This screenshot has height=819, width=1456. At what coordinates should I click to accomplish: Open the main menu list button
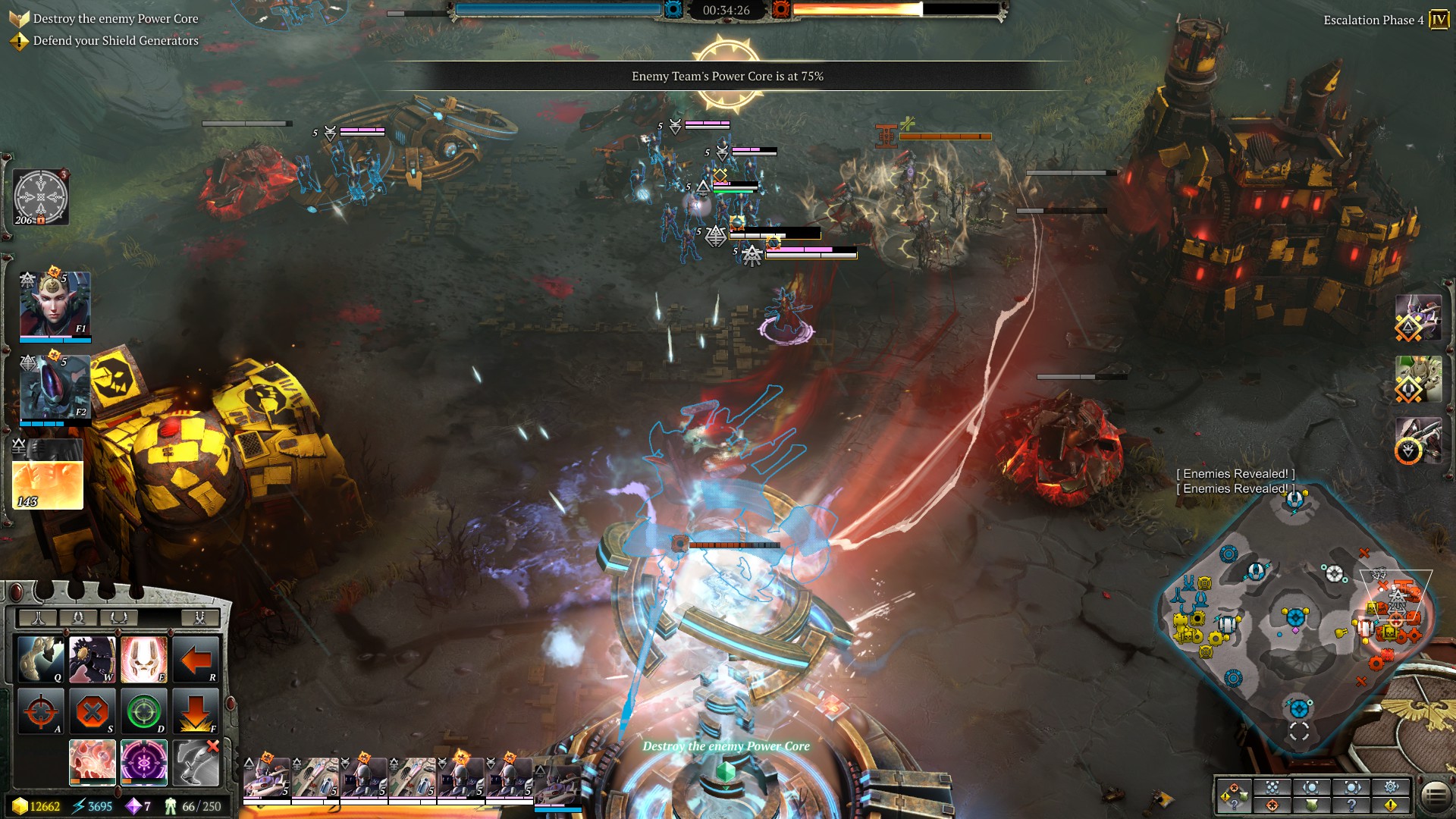(x=1434, y=795)
